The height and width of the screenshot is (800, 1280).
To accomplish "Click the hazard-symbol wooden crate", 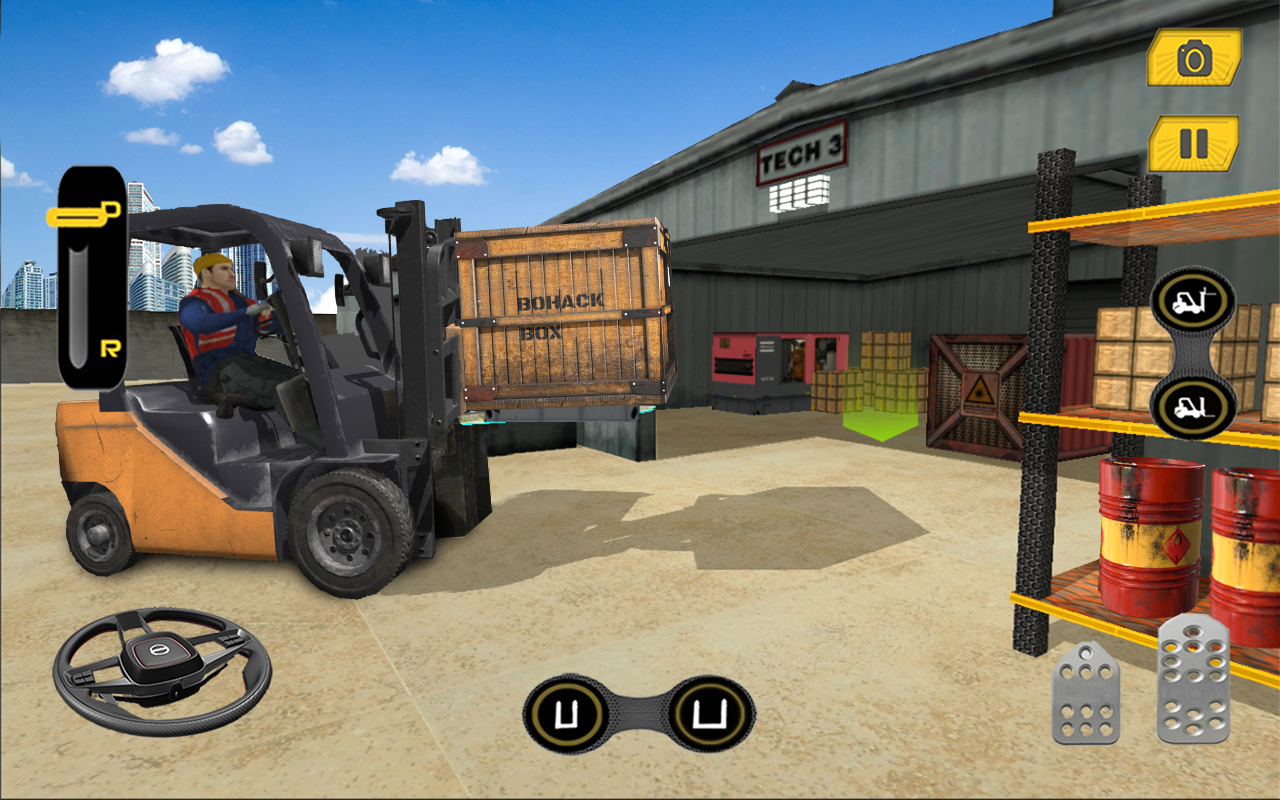I will 975,390.
